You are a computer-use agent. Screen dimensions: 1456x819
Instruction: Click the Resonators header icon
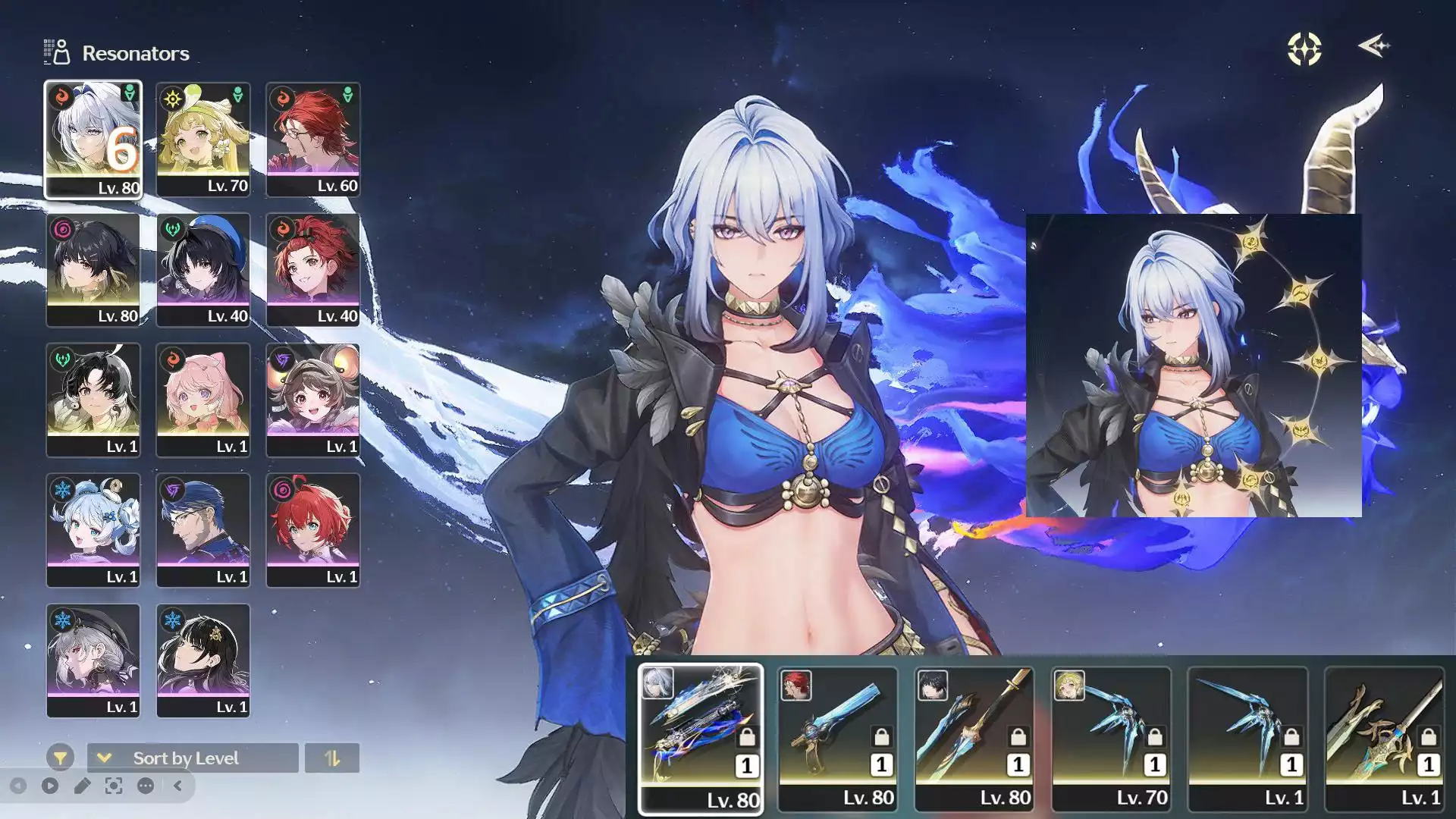click(x=55, y=50)
